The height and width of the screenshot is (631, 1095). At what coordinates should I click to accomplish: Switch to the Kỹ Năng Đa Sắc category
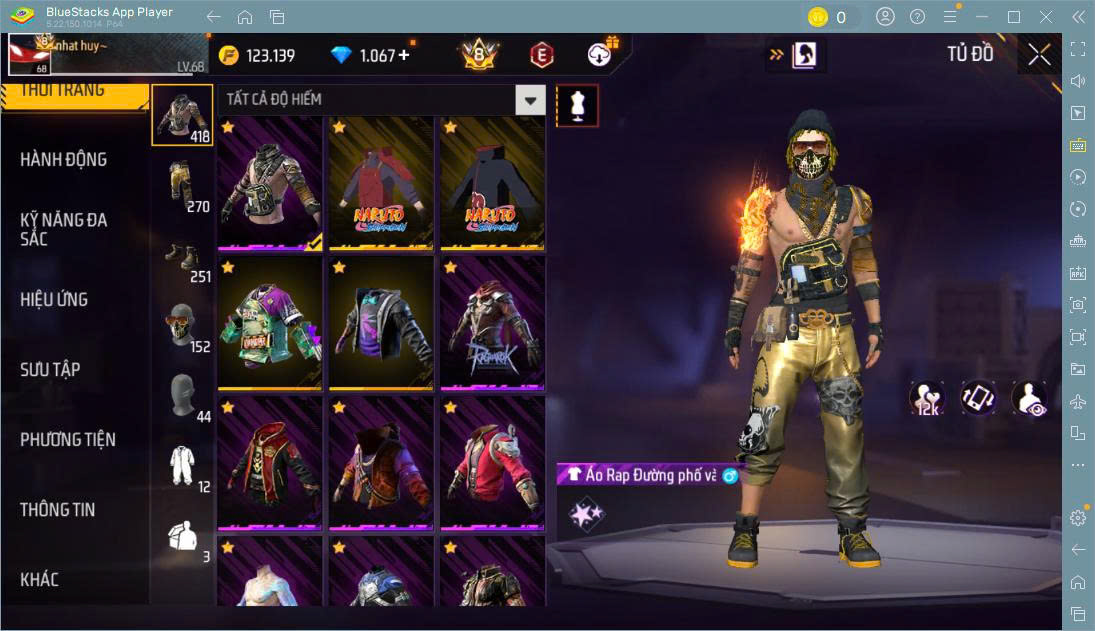pyautogui.click(x=64, y=229)
